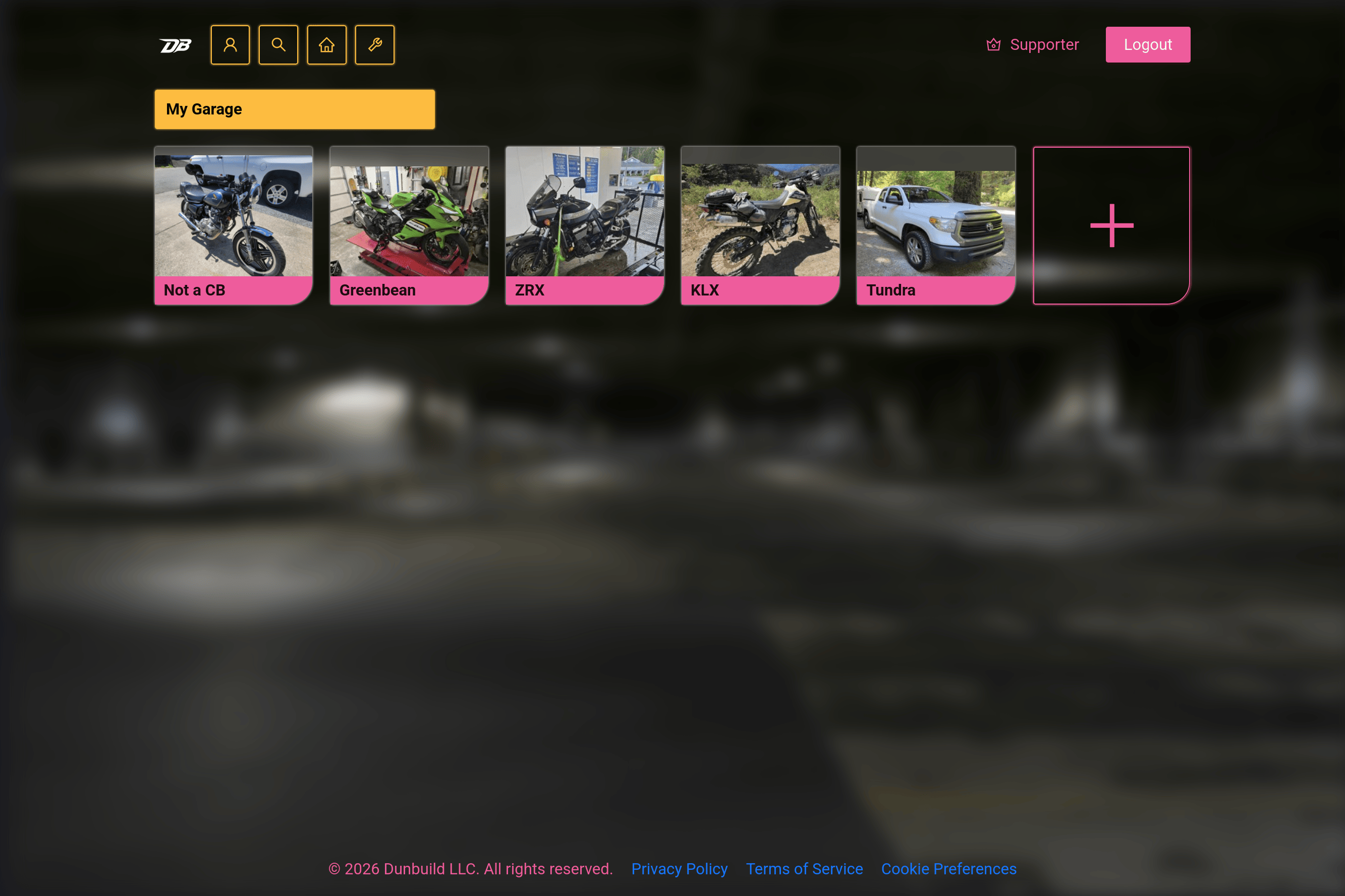Go to the home screen
The image size is (1345, 896).
(x=326, y=44)
